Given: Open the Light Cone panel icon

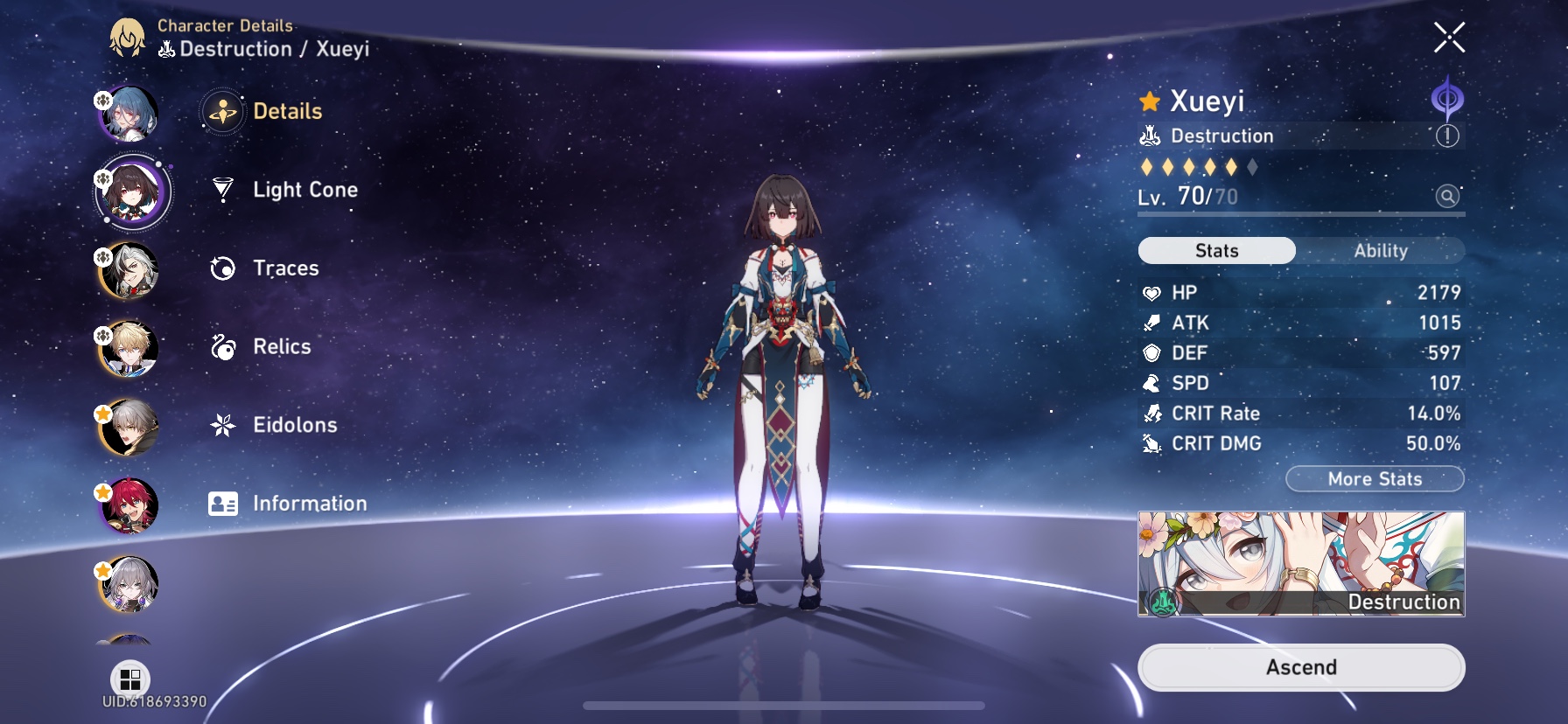Looking at the screenshot, I should click(224, 189).
